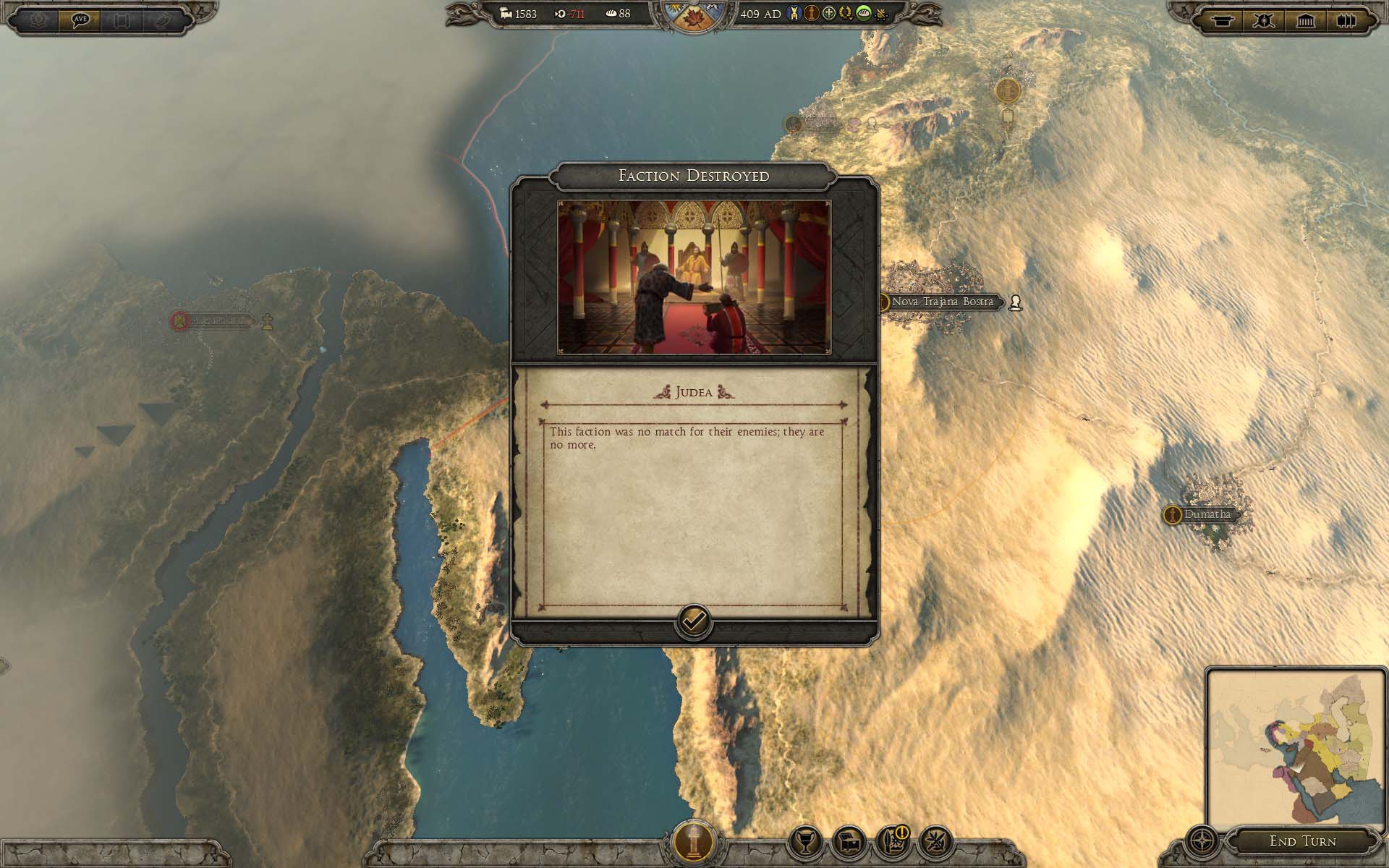The width and height of the screenshot is (1389, 868).
Task: Click the green bread food status icon
Action: click(863, 14)
